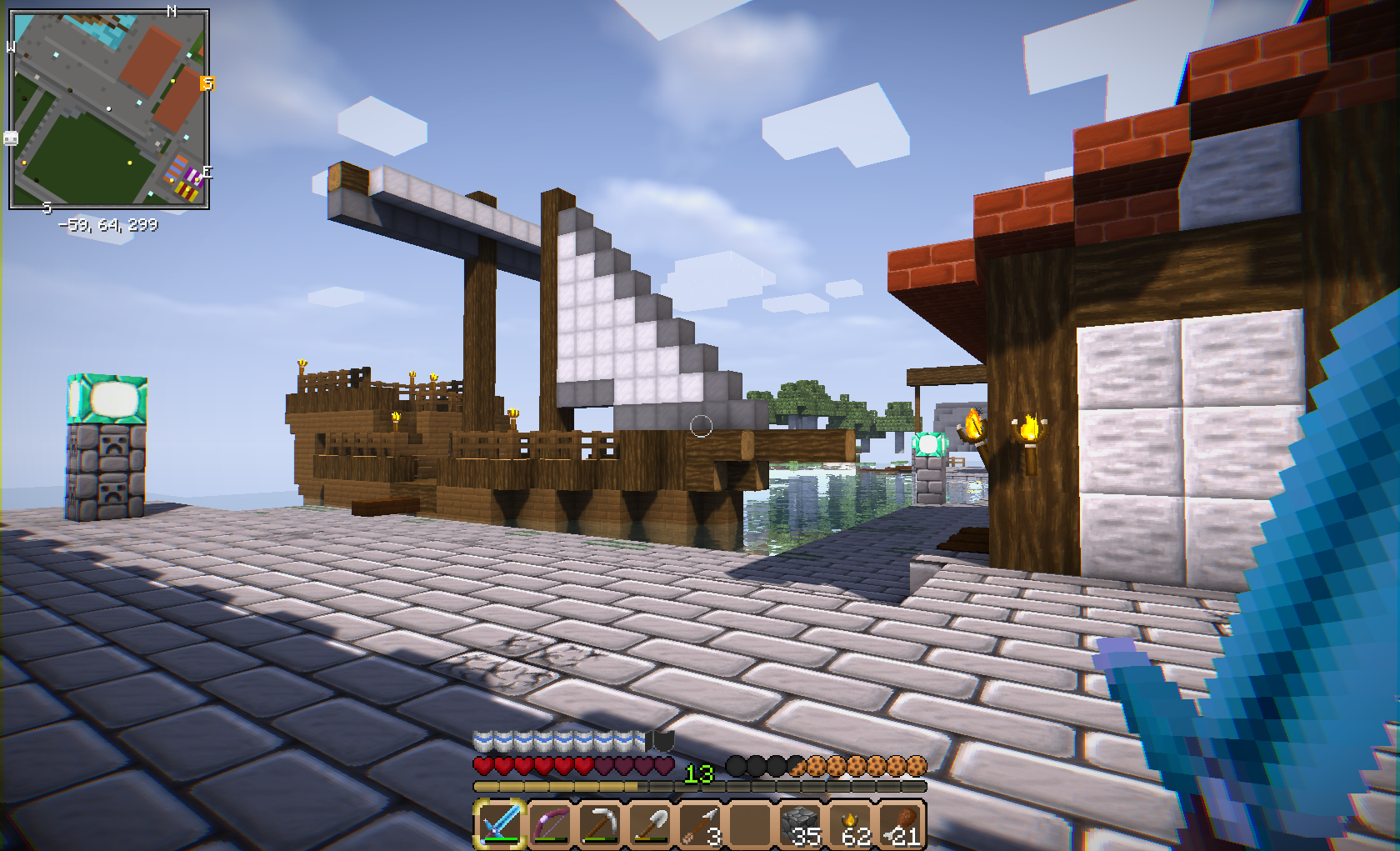Select the torch stack of 62

(x=851, y=823)
